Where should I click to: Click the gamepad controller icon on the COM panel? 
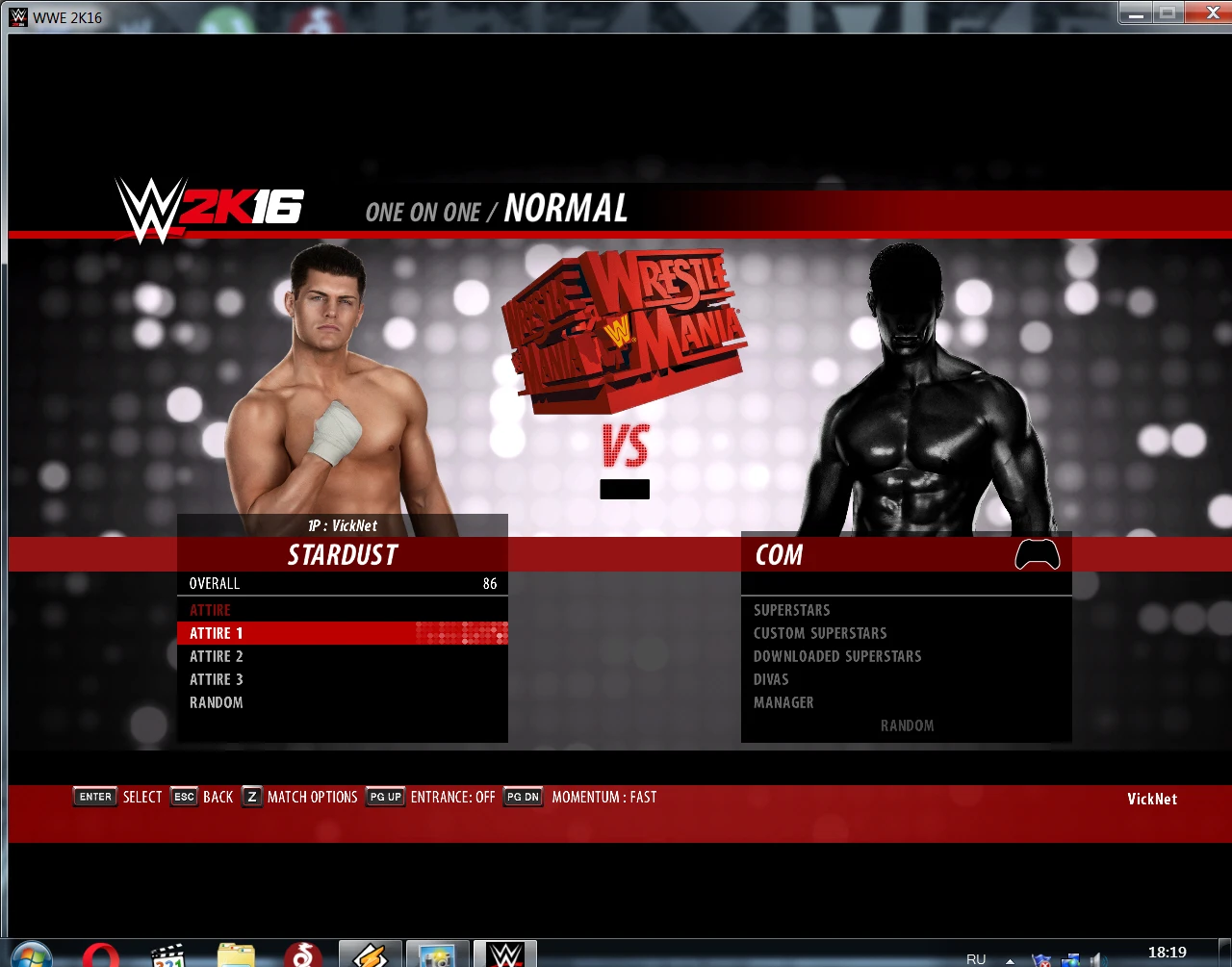(1037, 554)
